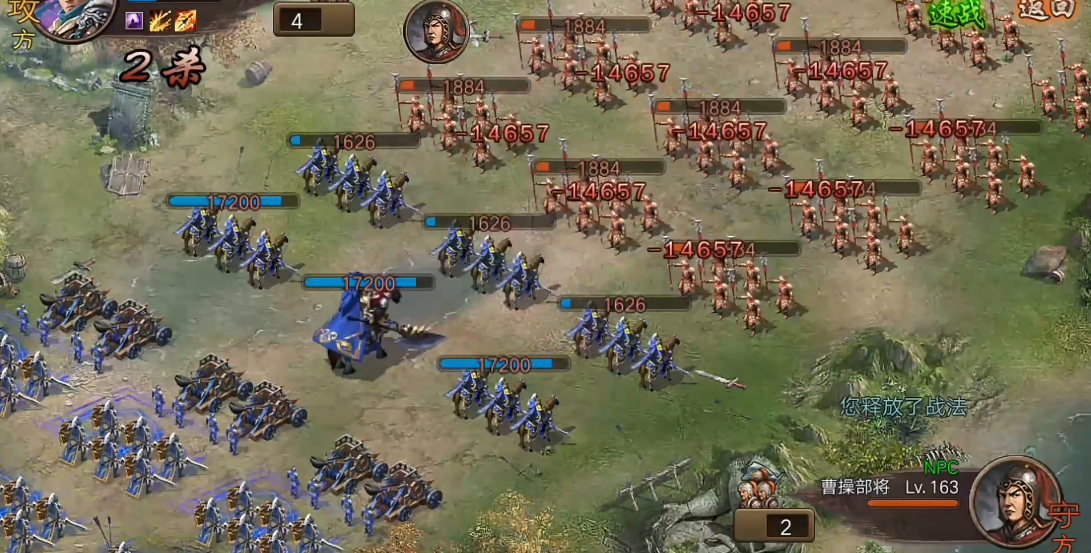The image size is (1091, 553).
Task: Activate the purple silhouette skill icon
Action: (x=134, y=21)
